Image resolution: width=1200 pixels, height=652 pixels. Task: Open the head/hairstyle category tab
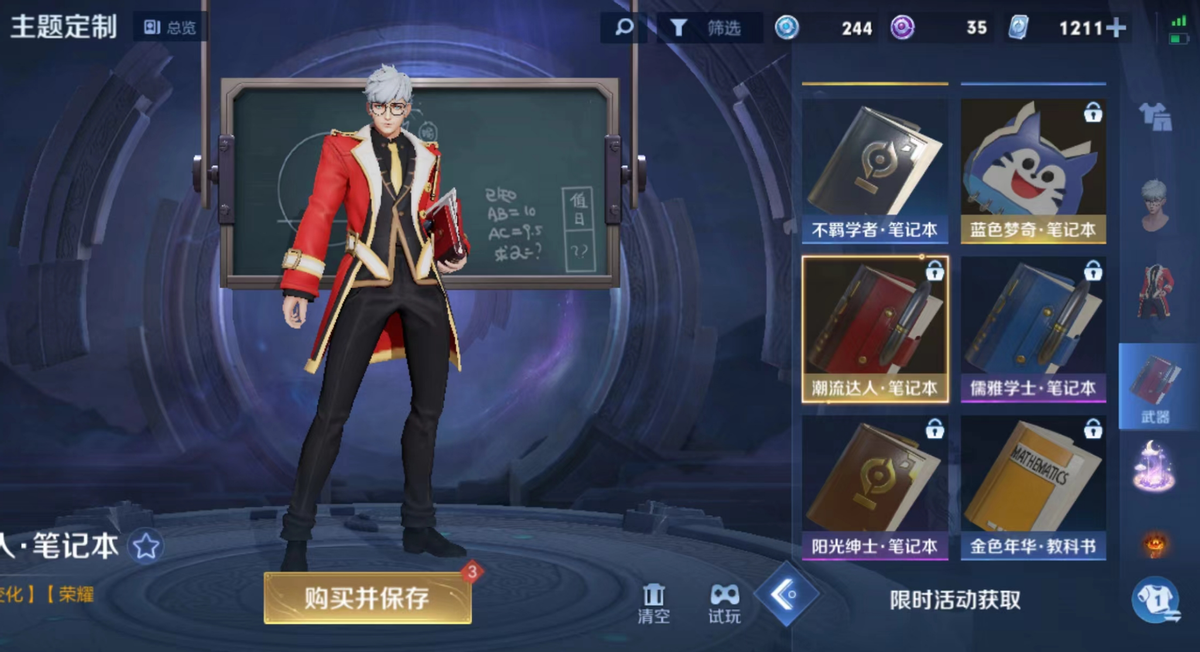tap(1156, 205)
